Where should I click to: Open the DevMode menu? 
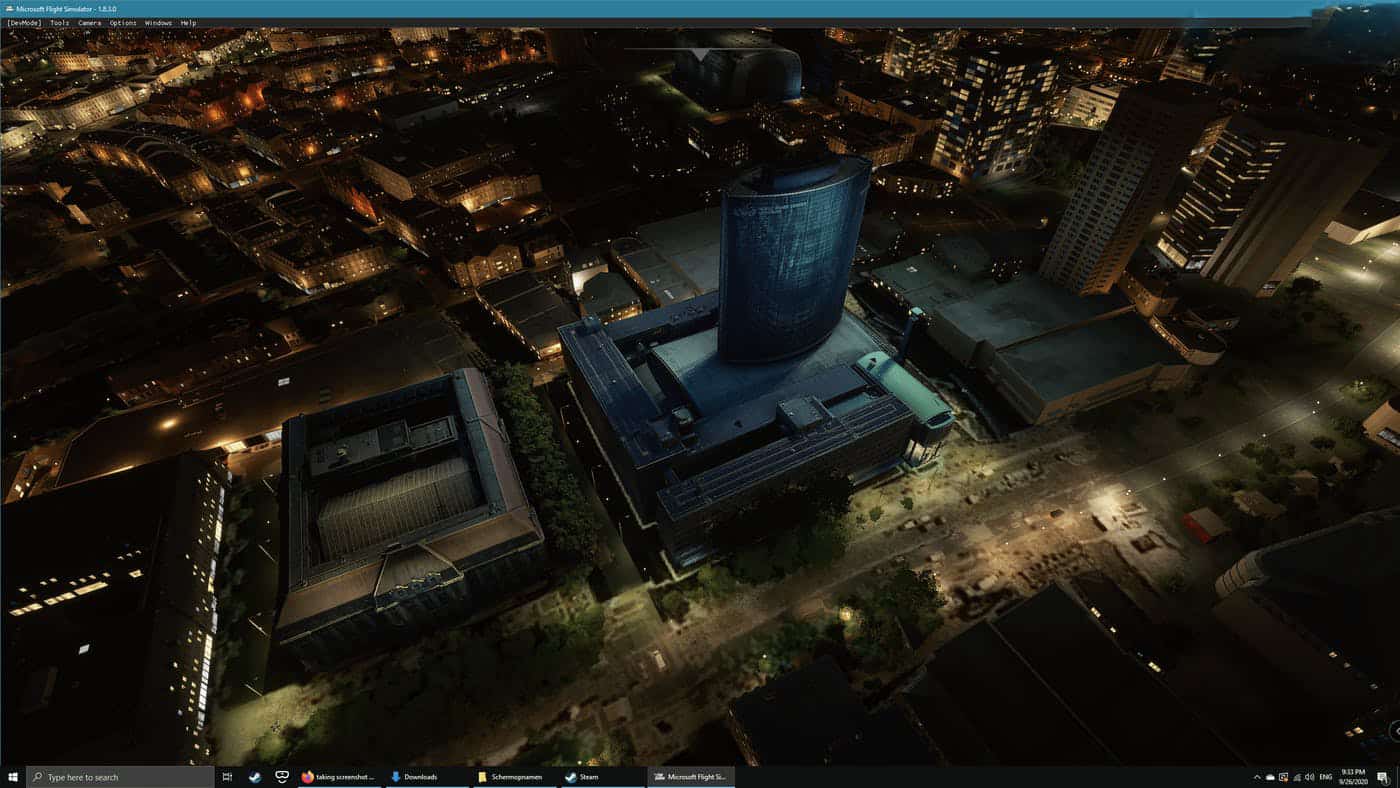[x=24, y=22]
